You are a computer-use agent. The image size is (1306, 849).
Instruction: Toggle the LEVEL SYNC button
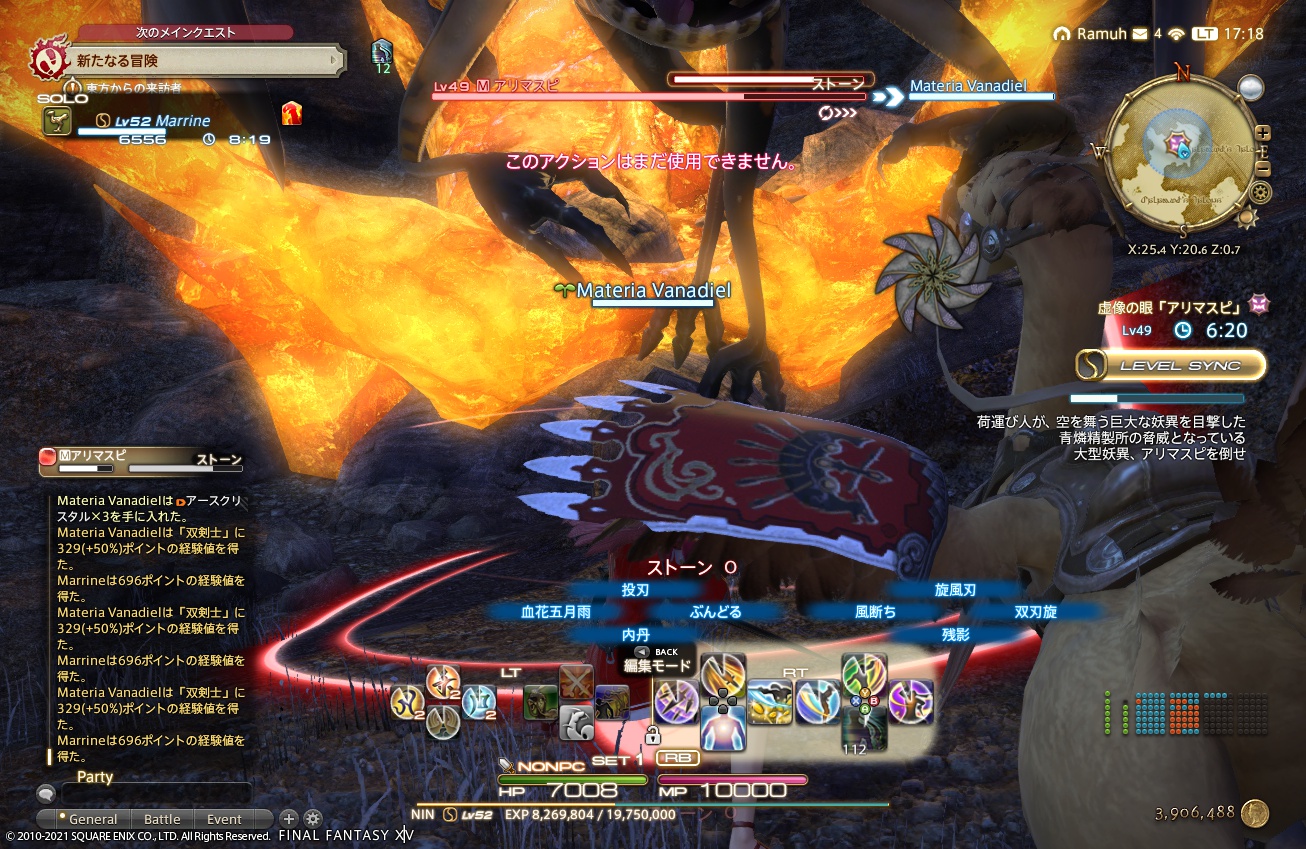(1171, 365)
